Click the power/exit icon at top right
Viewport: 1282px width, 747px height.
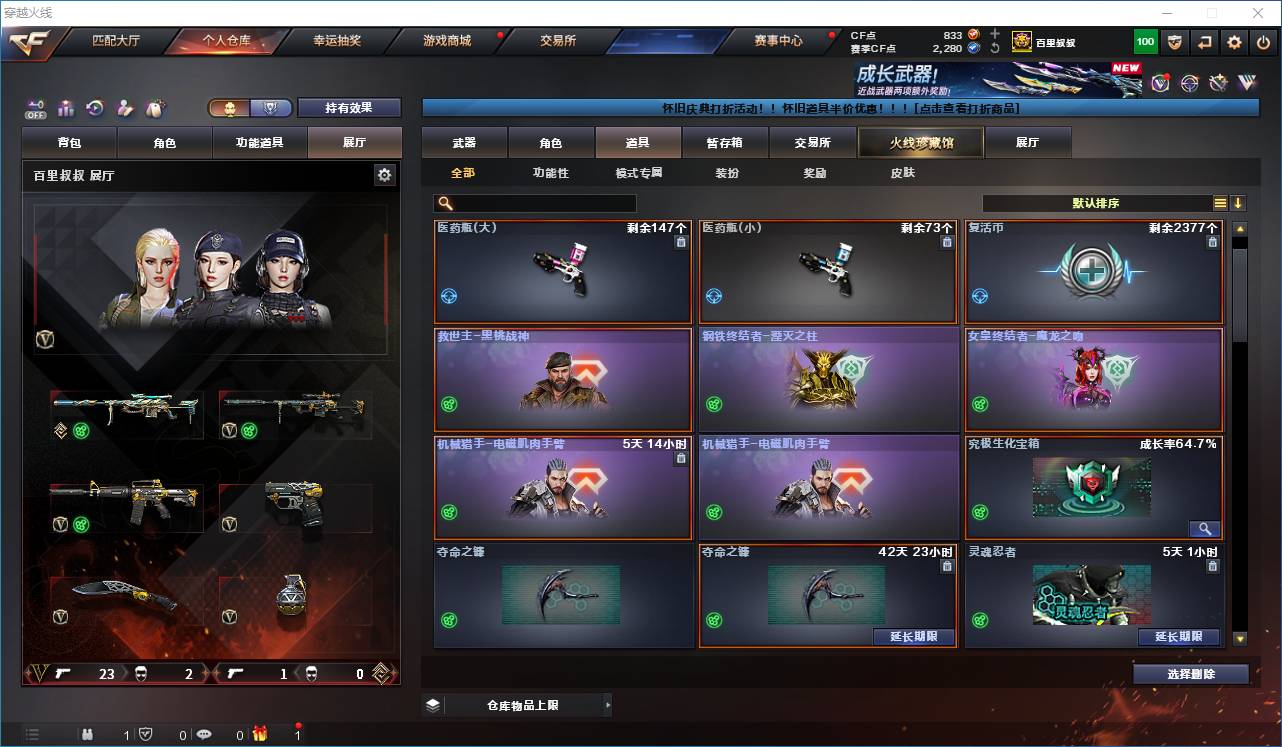[1263, 42]
